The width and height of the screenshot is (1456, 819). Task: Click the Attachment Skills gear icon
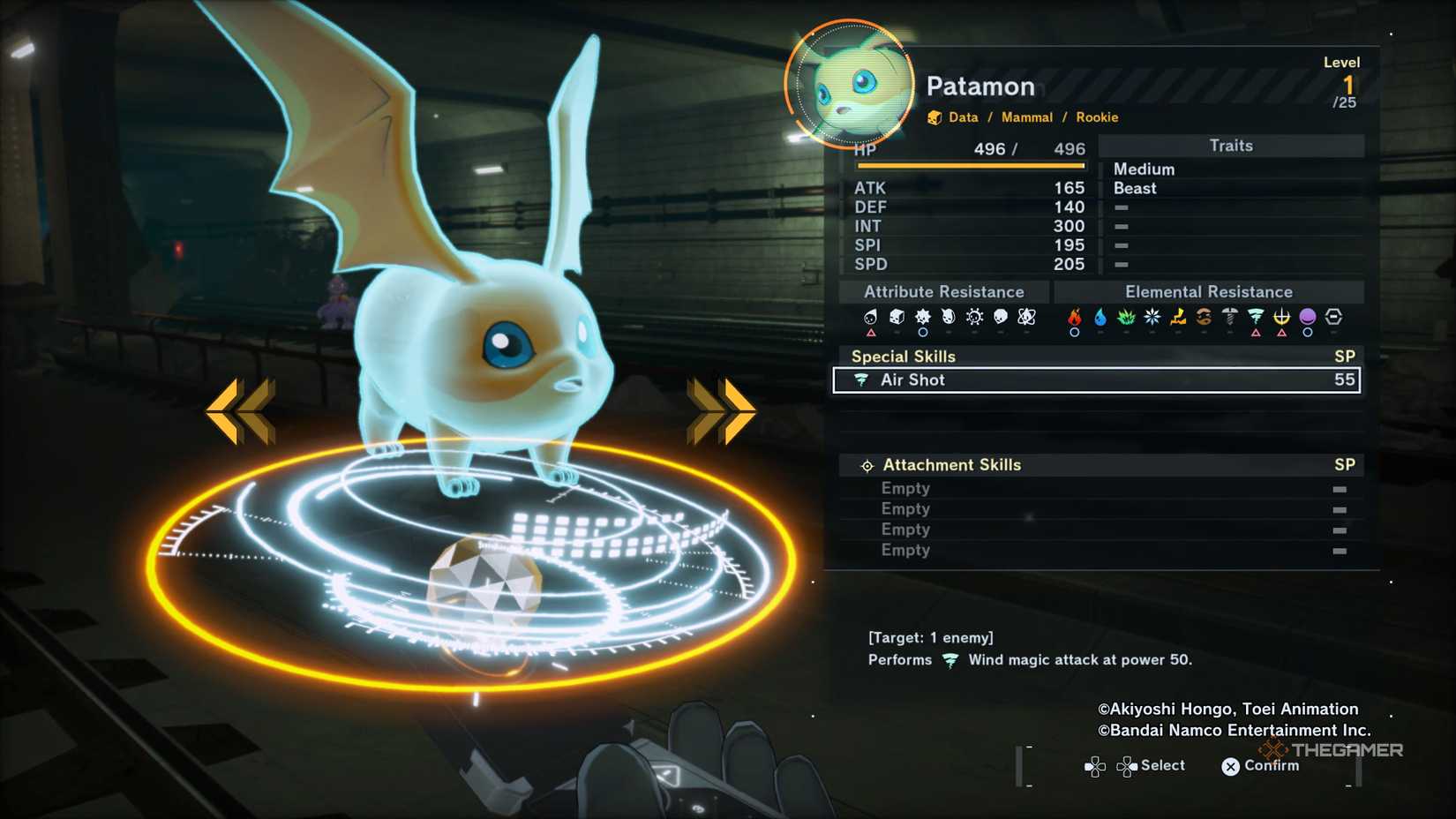867,464
